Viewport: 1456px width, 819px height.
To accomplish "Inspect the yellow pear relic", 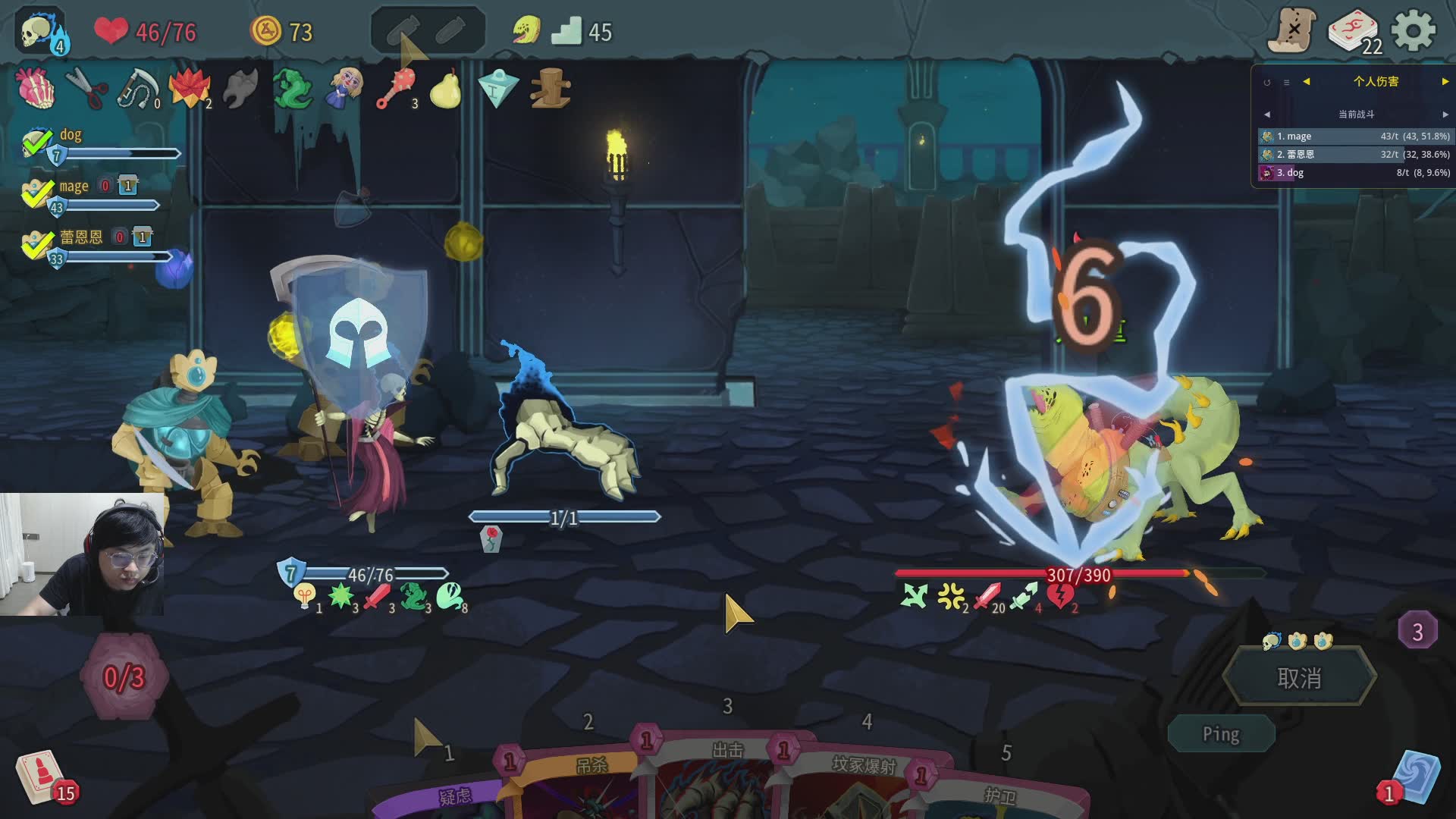I will click(x=445, y=89).
